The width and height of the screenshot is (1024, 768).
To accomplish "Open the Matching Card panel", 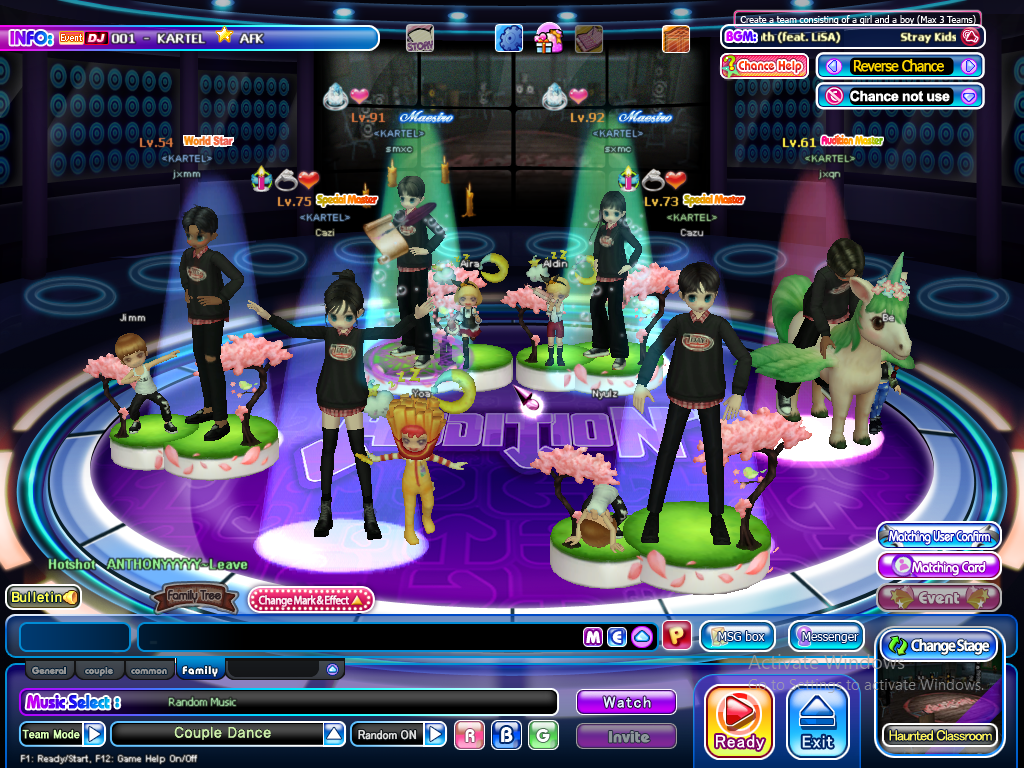I will click(x=939, y=567).
